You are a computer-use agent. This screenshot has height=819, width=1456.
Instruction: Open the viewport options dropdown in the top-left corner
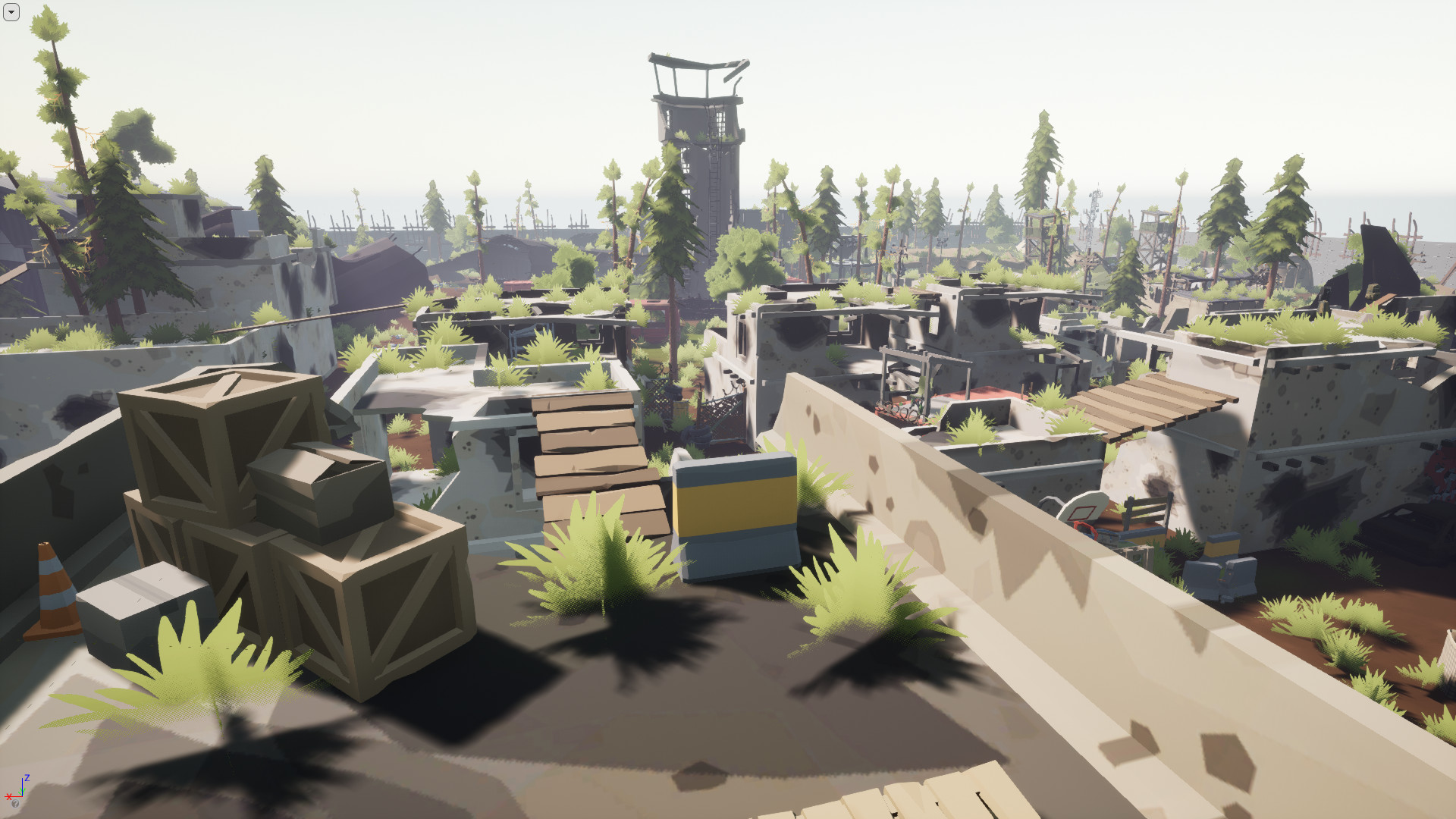11,11
